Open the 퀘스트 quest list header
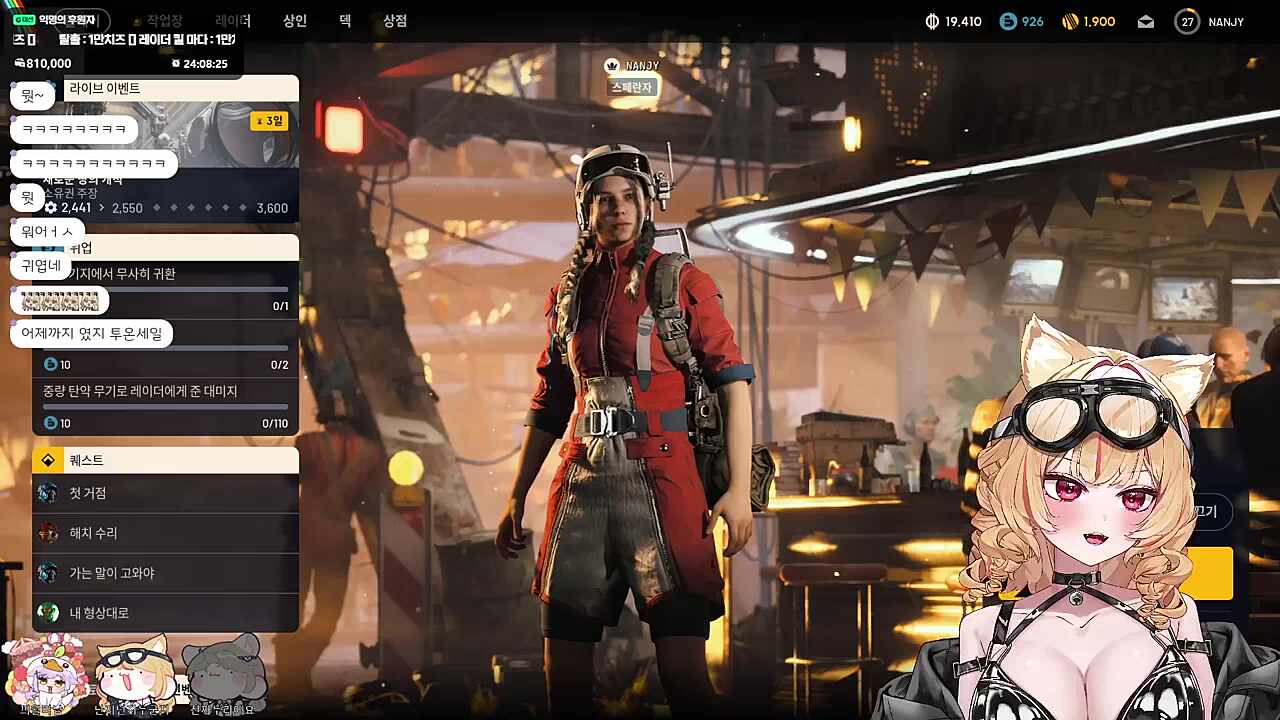Viewport: 1280px width, 720px height. pos(166,460)
